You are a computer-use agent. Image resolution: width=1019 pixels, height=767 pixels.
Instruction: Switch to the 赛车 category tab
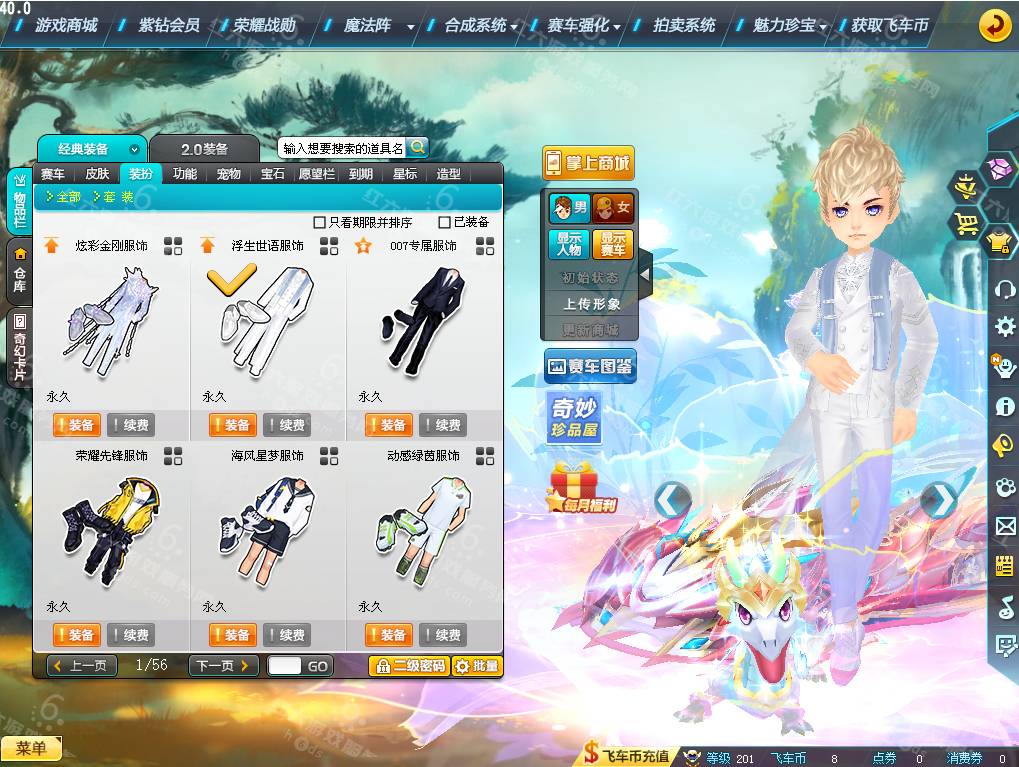[x=53, y=173]
